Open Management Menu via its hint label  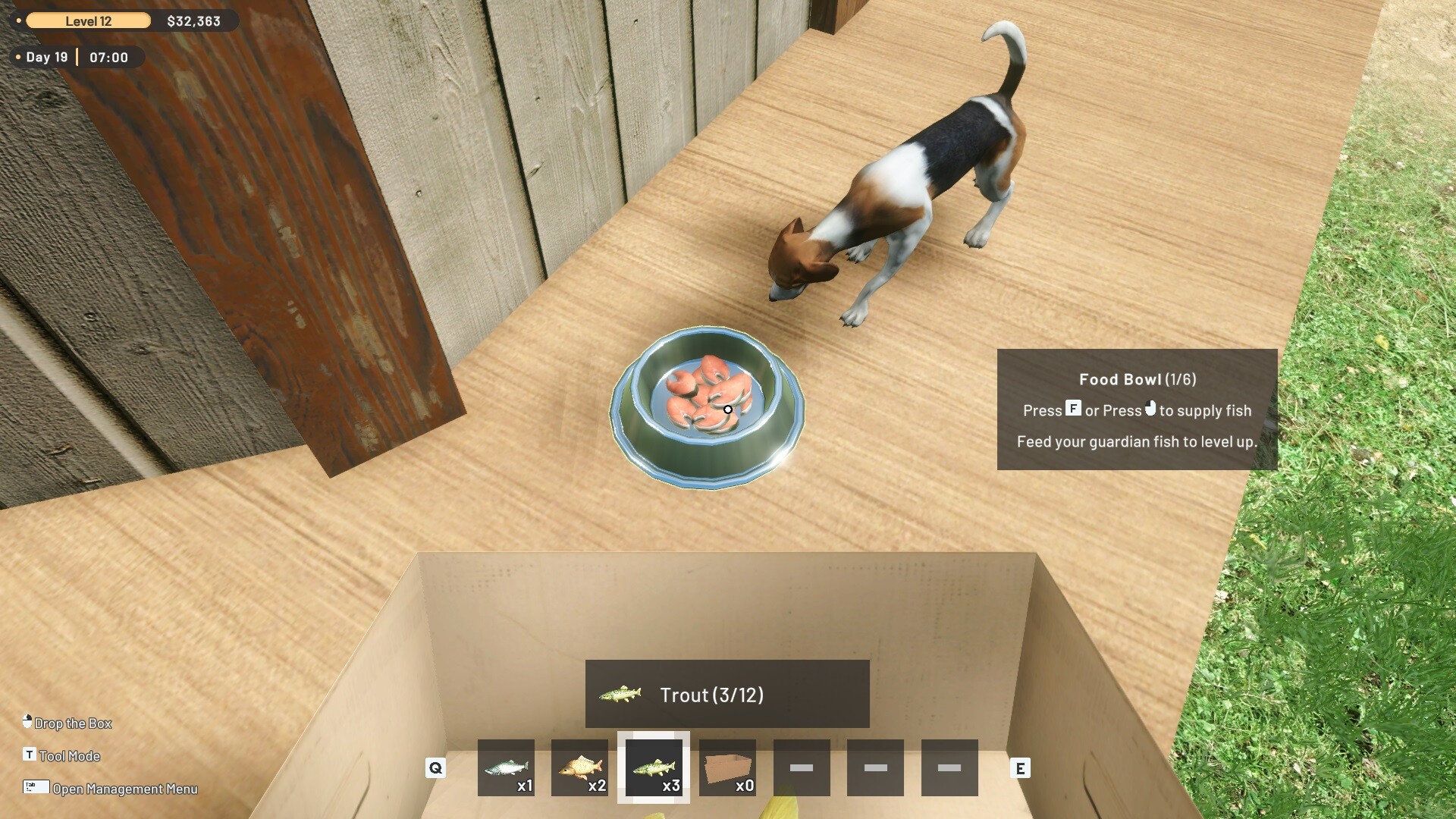[125, 789]
